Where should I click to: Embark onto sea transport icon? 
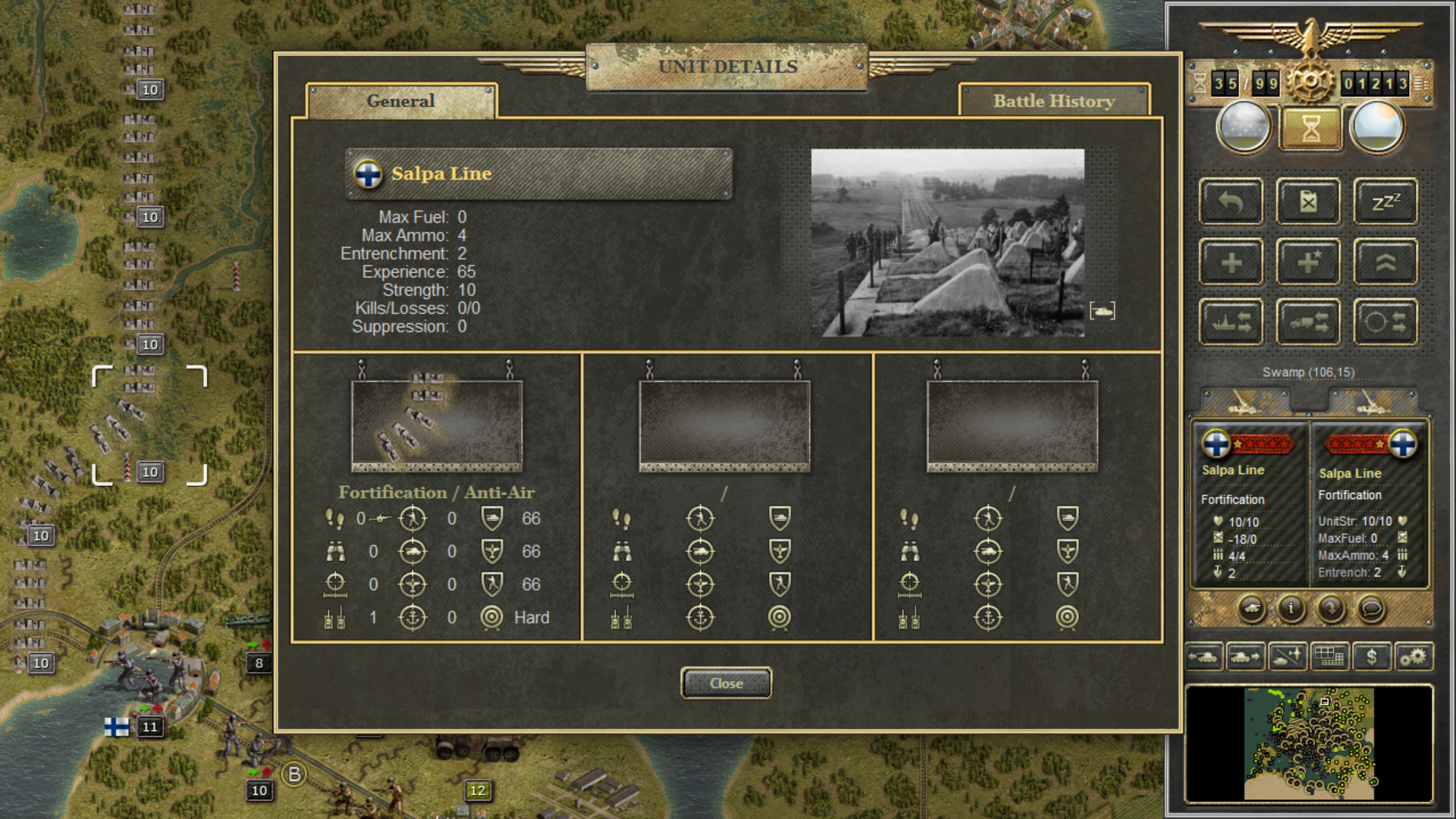coord(1231,320)
